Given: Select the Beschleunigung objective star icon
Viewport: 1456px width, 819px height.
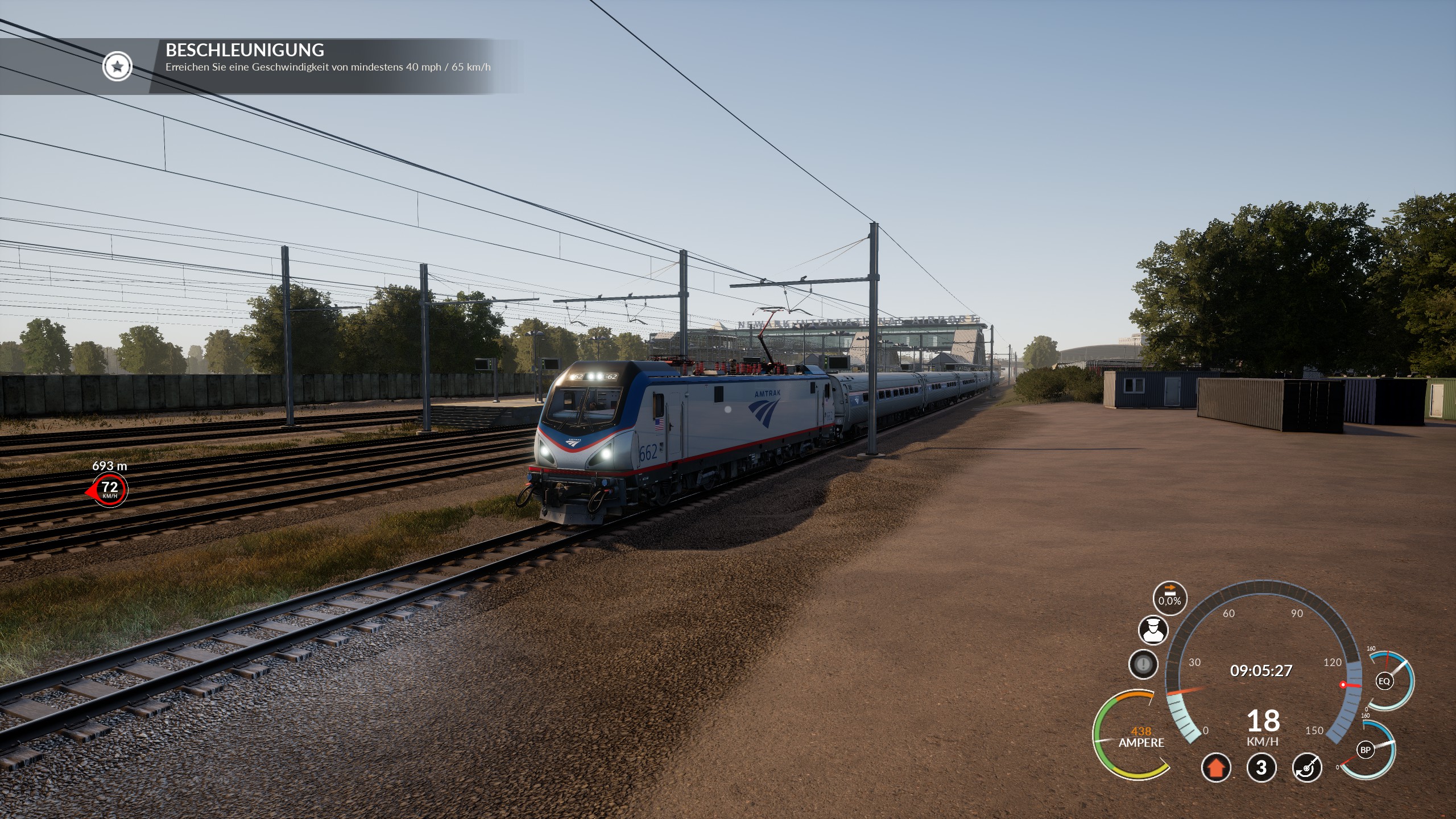Looking at the screenshot, I should click(117, 67).
